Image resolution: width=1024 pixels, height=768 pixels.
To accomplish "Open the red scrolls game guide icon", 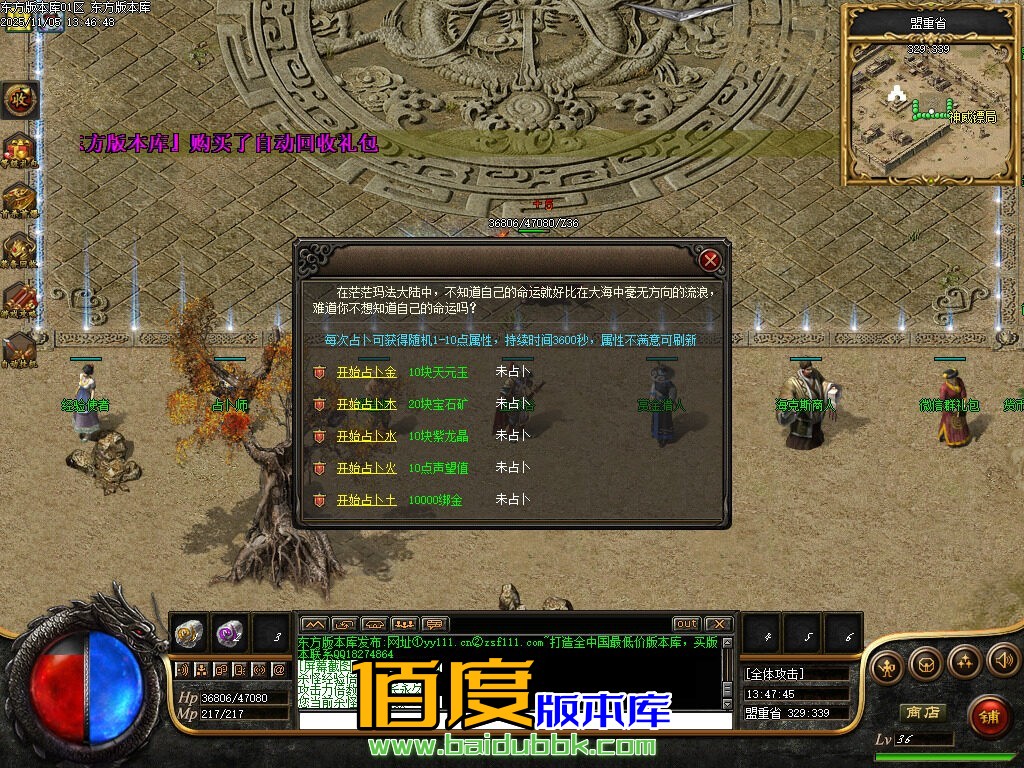I will (x=19, y=298).
